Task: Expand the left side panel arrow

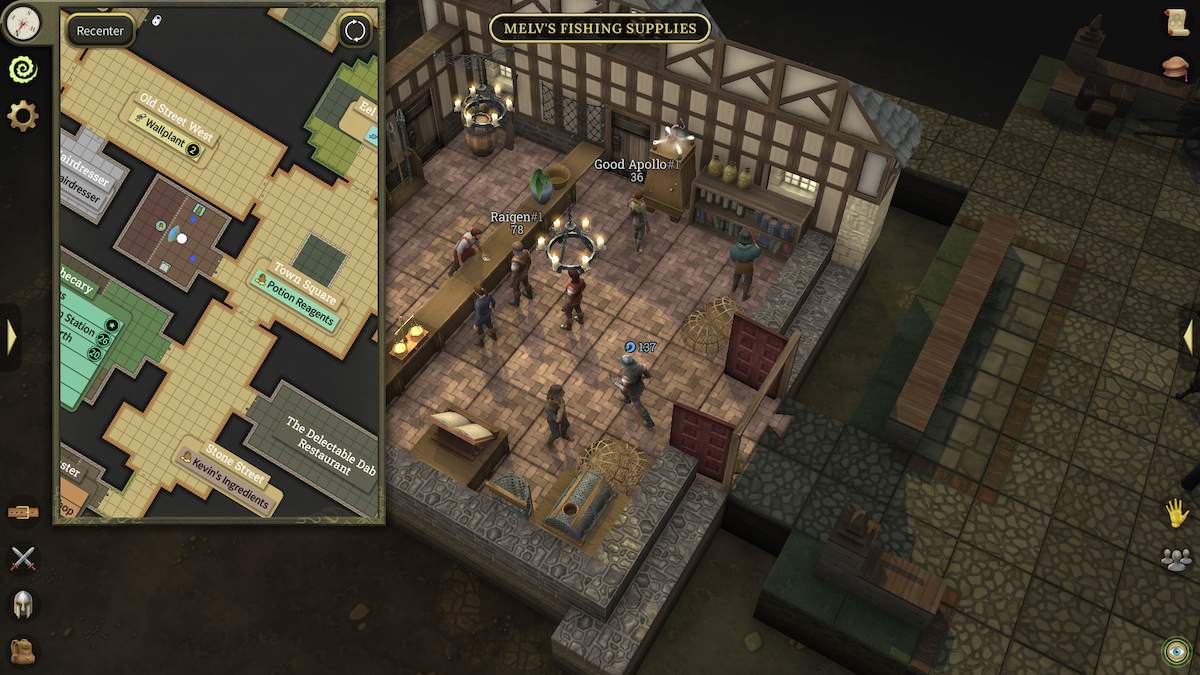Action: point(11,337)
